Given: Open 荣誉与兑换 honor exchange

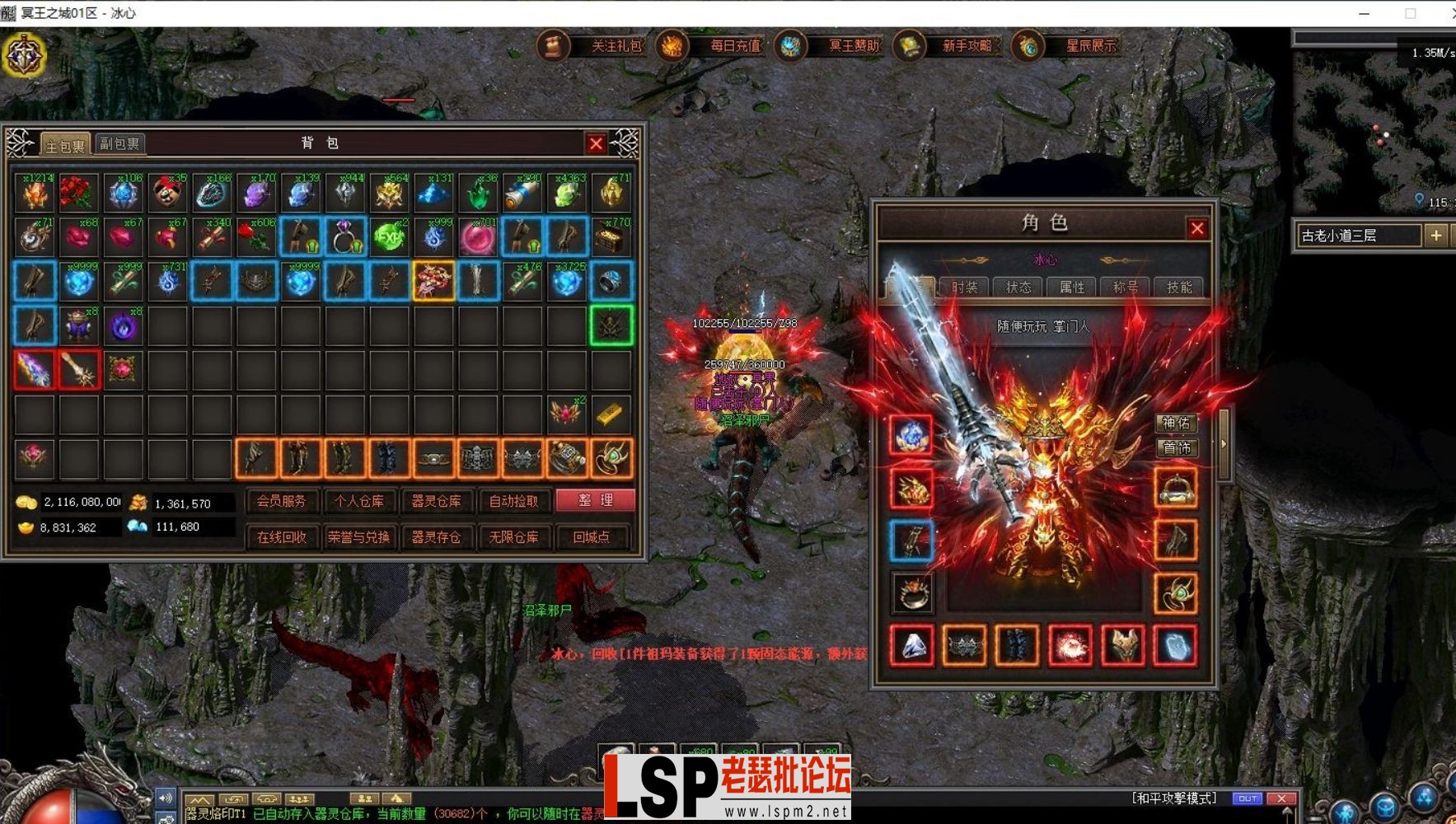Looking at the screenshot, I should [x=358, y=537].
